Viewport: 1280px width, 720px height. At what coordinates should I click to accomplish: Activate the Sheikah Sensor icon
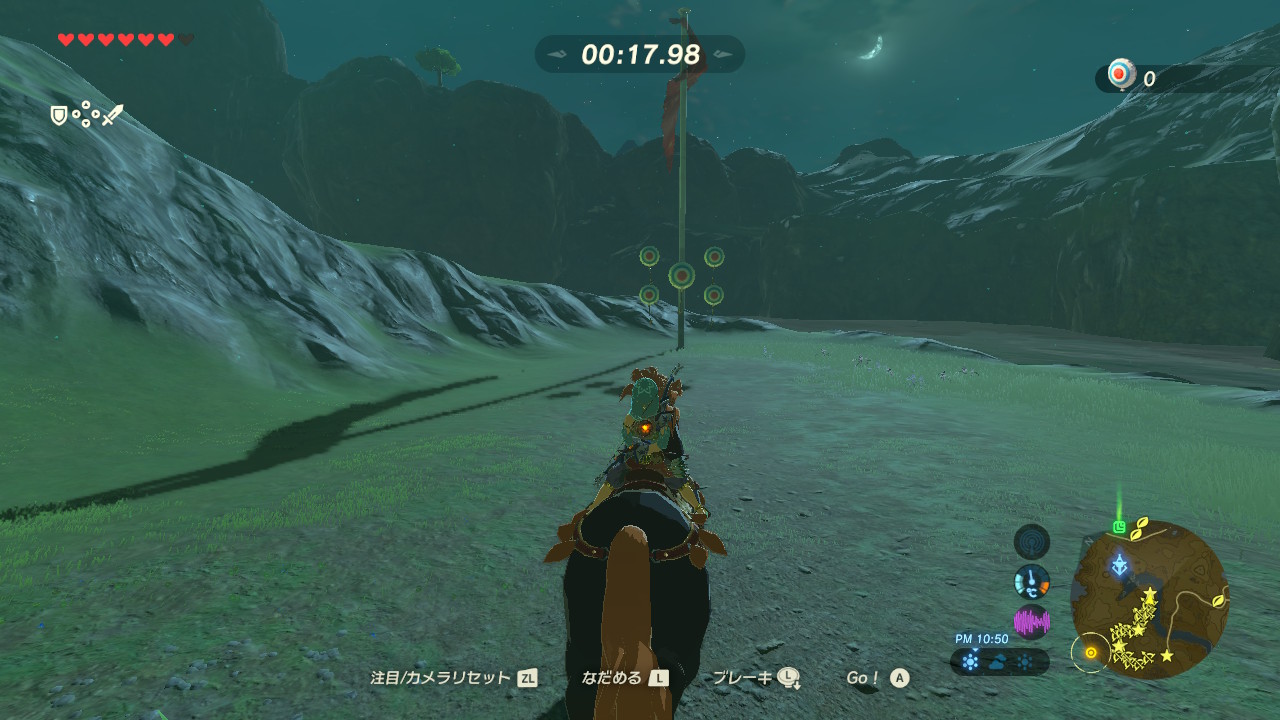pyautogui.click(x=1032, y=542)
